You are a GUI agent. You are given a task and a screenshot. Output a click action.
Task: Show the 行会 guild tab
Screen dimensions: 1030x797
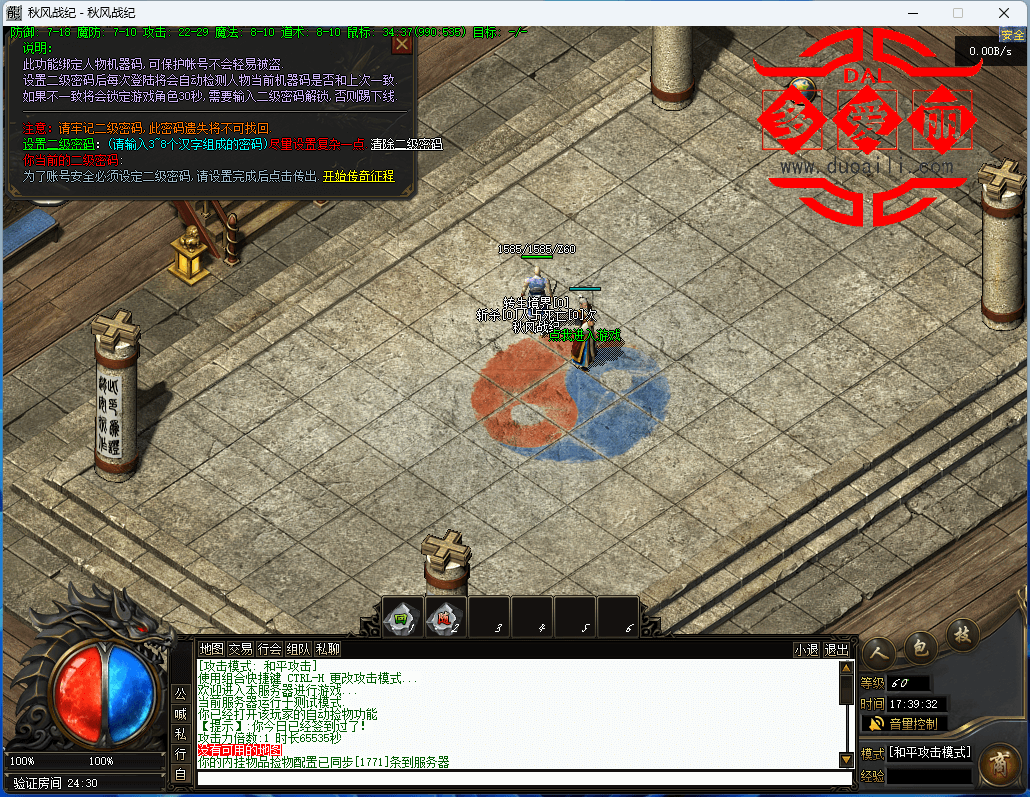point(269,649)
